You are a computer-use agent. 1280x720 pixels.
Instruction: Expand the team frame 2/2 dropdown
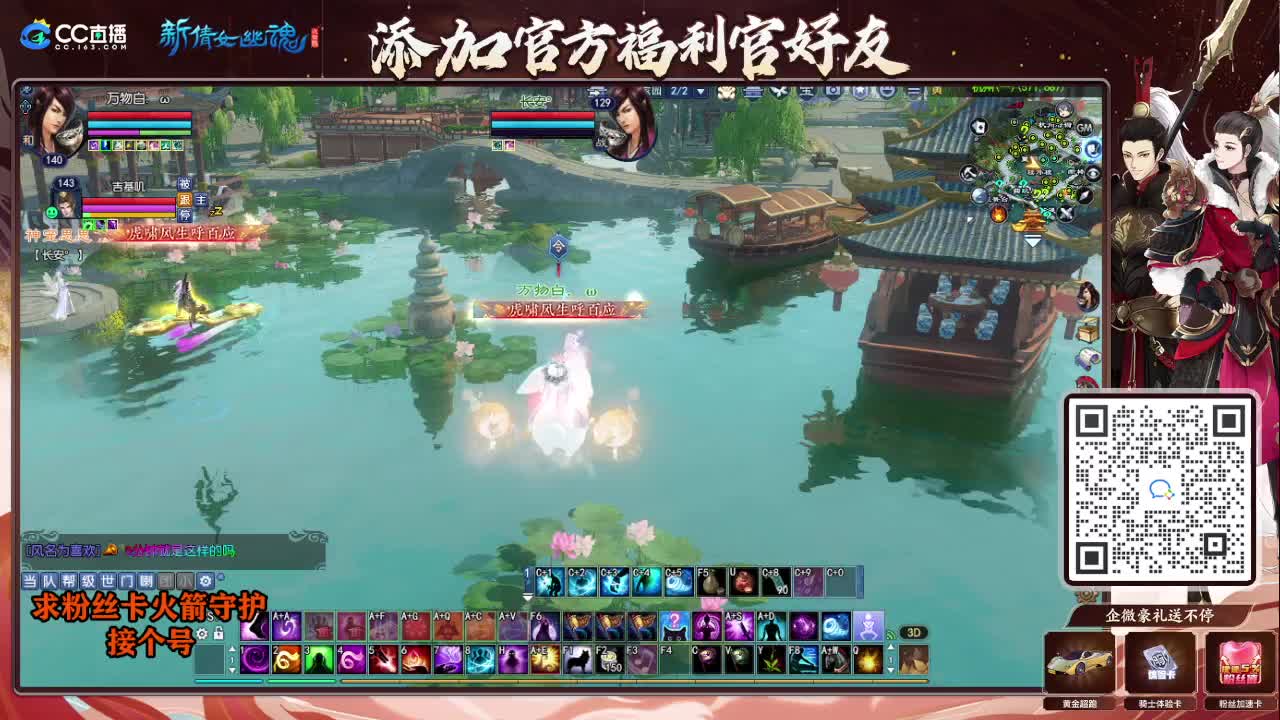click(700, 91)
